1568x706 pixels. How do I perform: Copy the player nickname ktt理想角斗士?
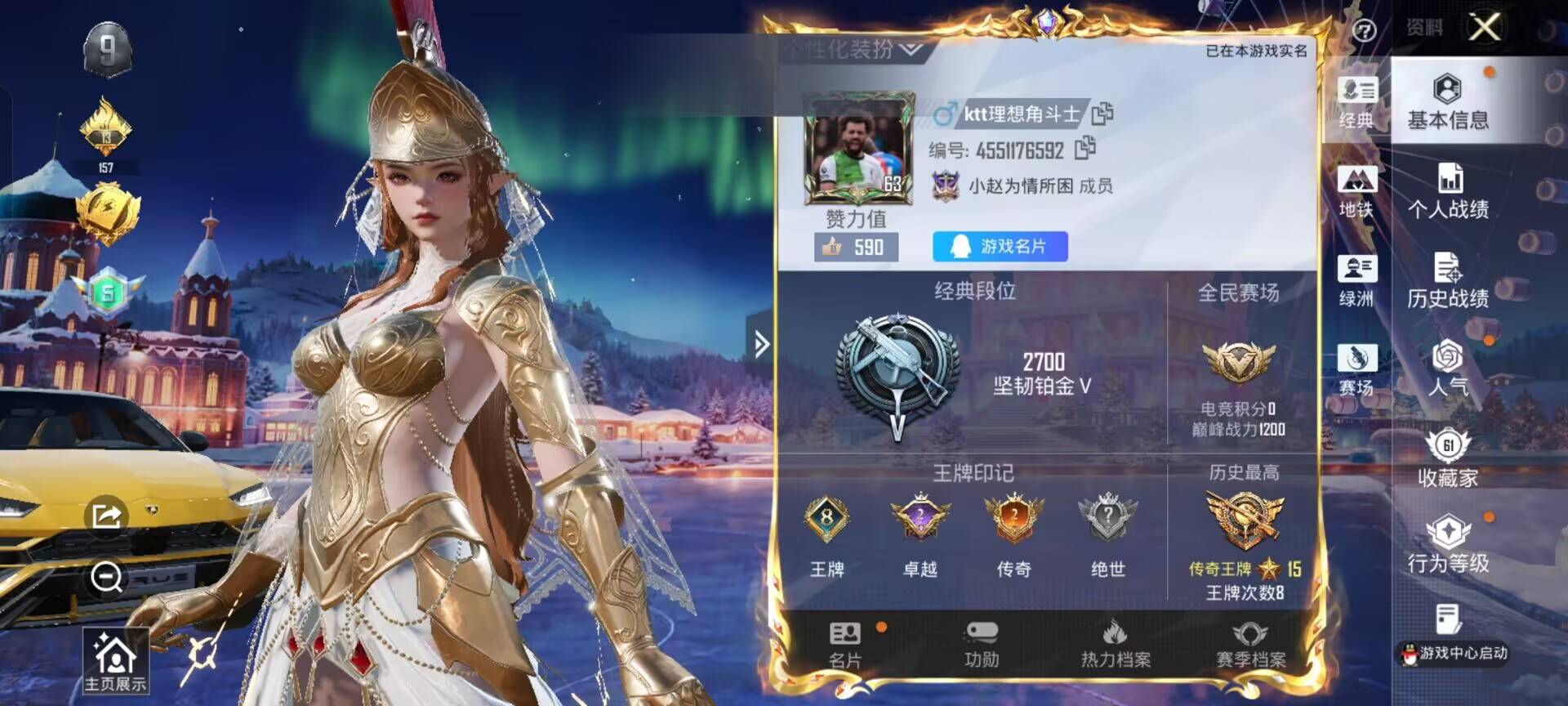(1102, 114)
